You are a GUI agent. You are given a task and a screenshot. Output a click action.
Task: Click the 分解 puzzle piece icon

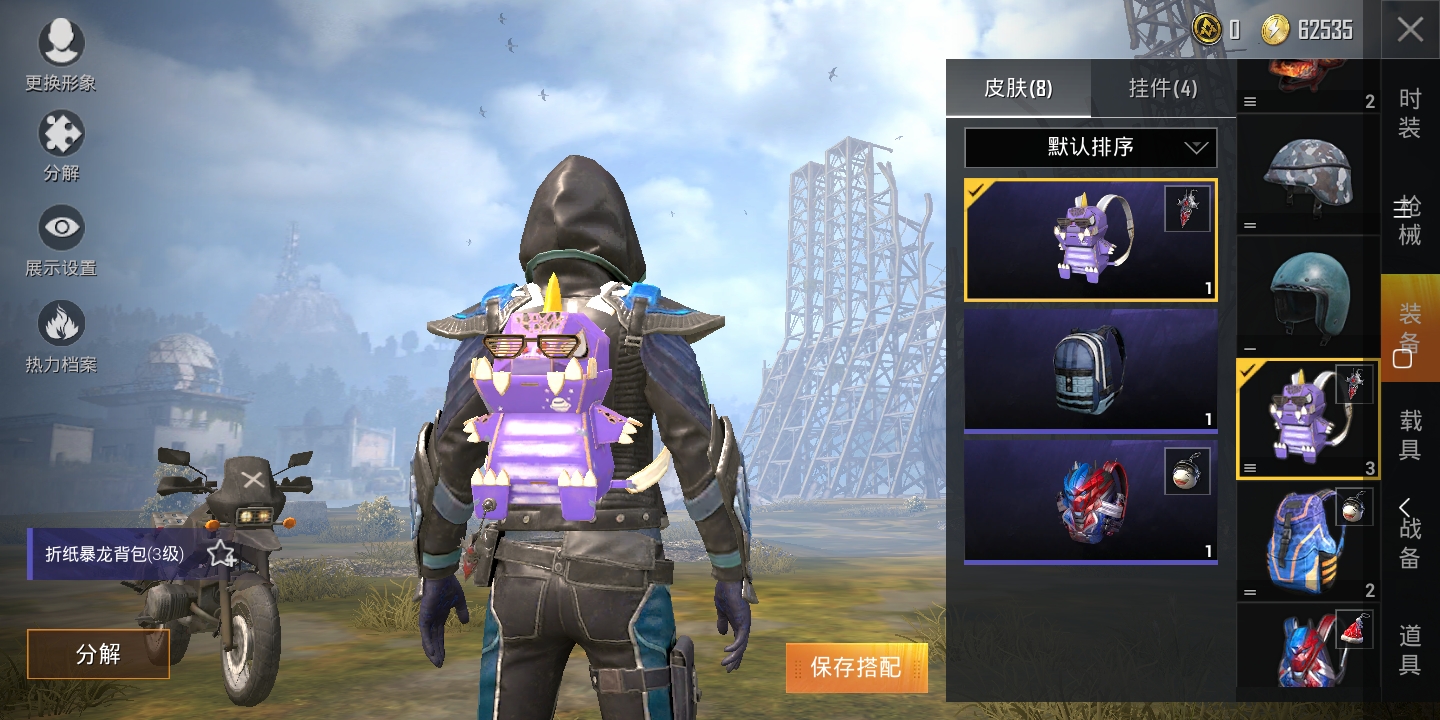click(61, 134)
